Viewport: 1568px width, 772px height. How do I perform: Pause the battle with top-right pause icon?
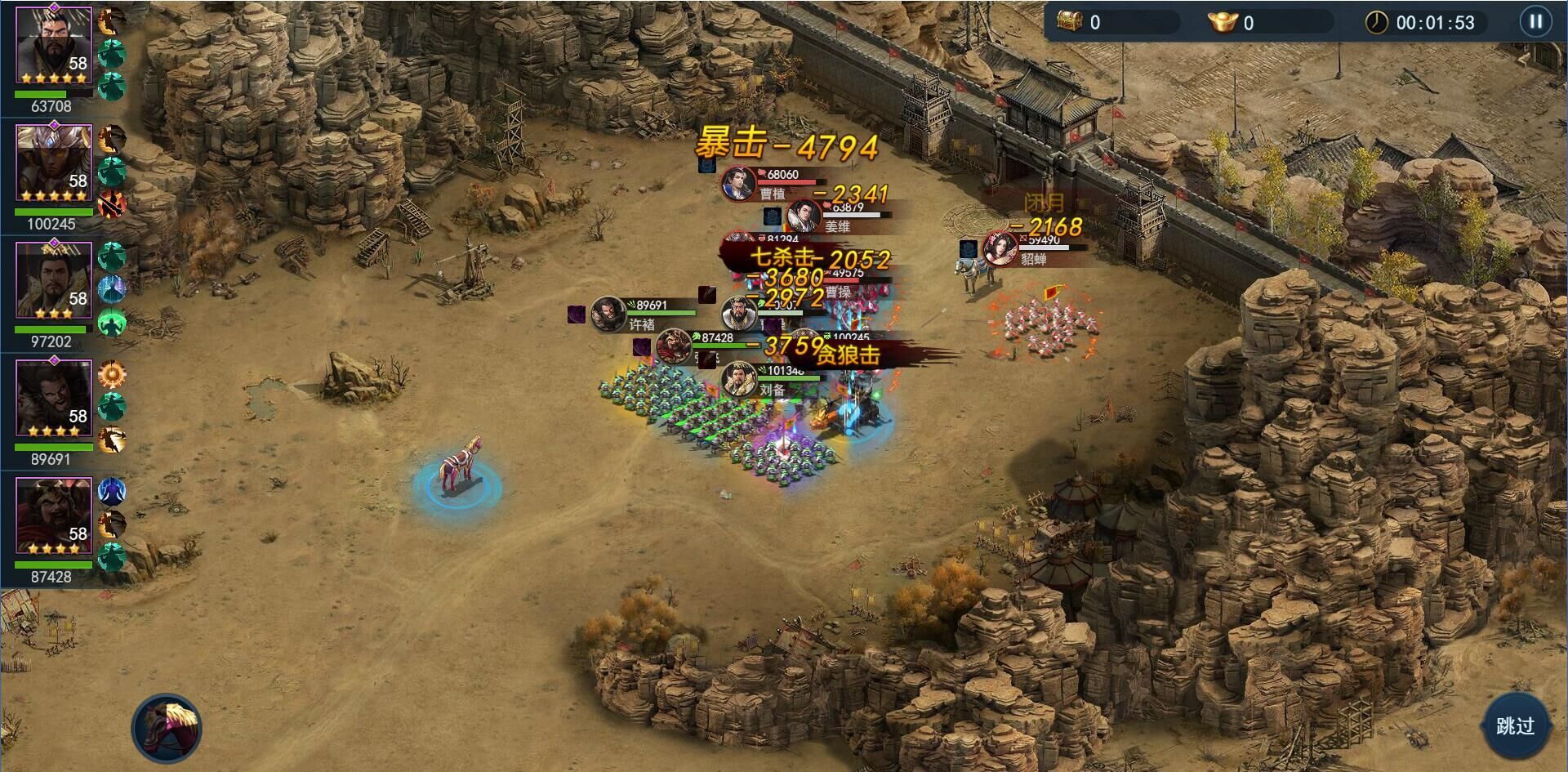click(1535, 20)
